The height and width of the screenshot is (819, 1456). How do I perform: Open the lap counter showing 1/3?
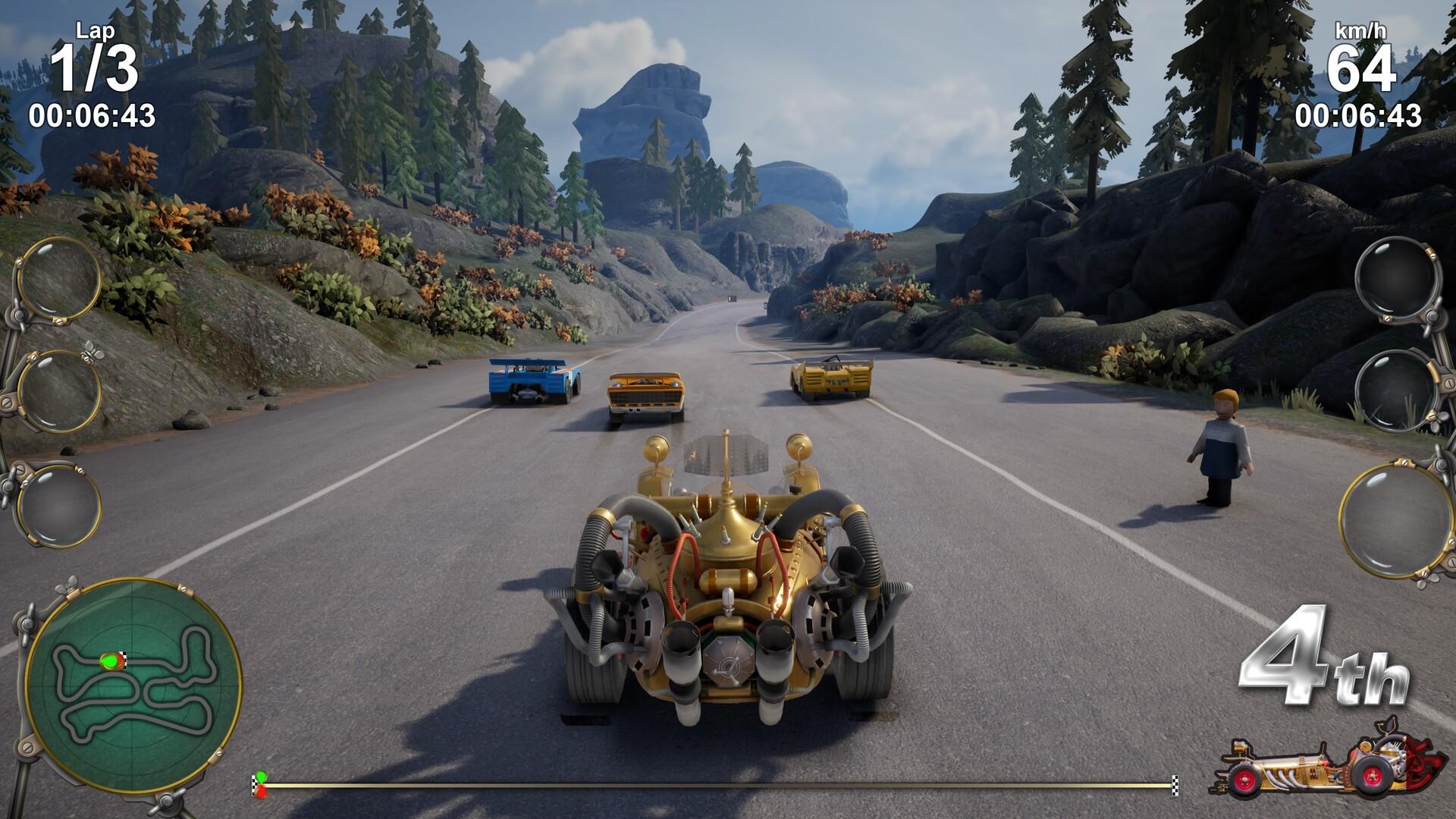coord(96,68)
